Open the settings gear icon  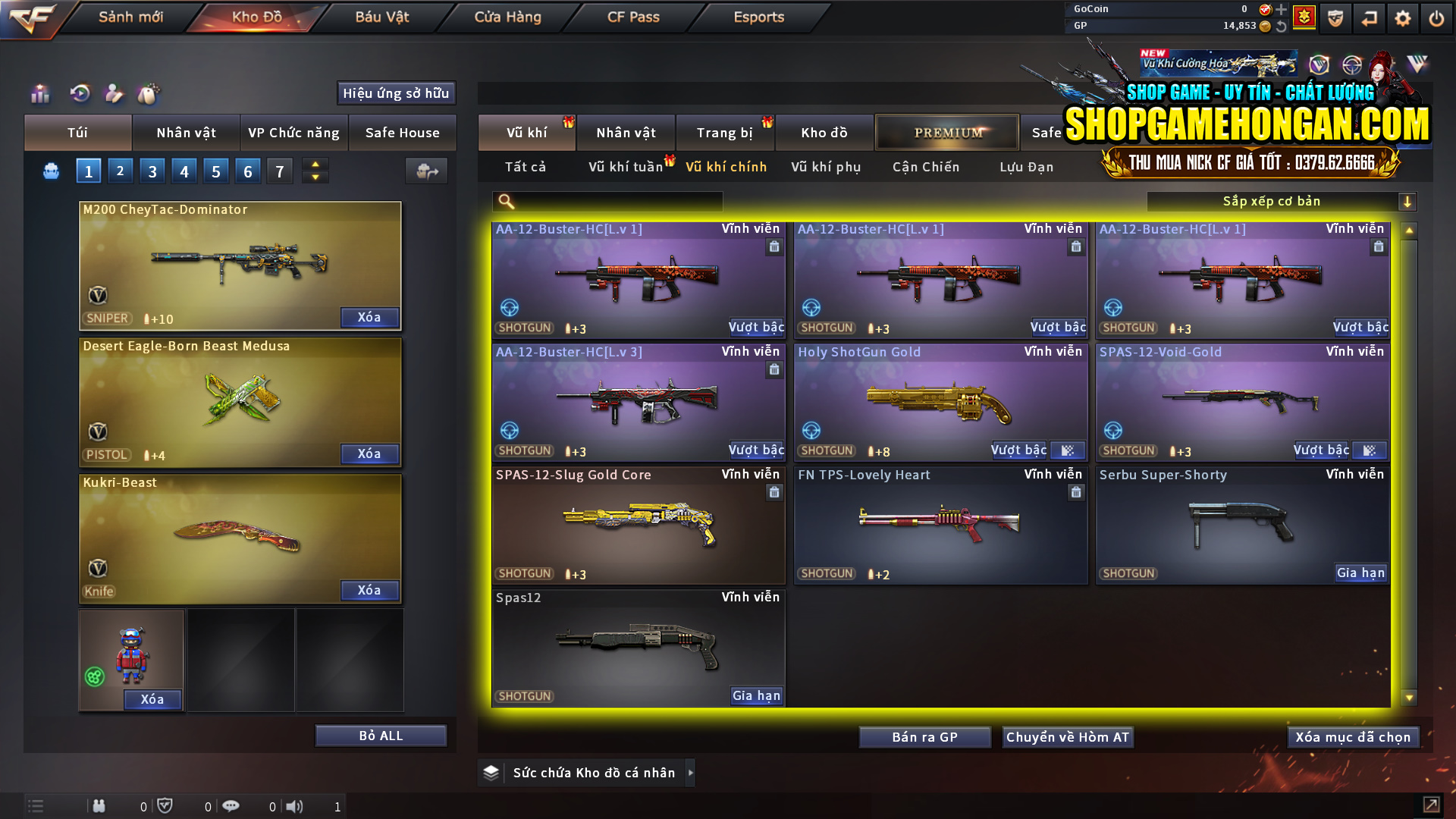tap(1404, 17)
